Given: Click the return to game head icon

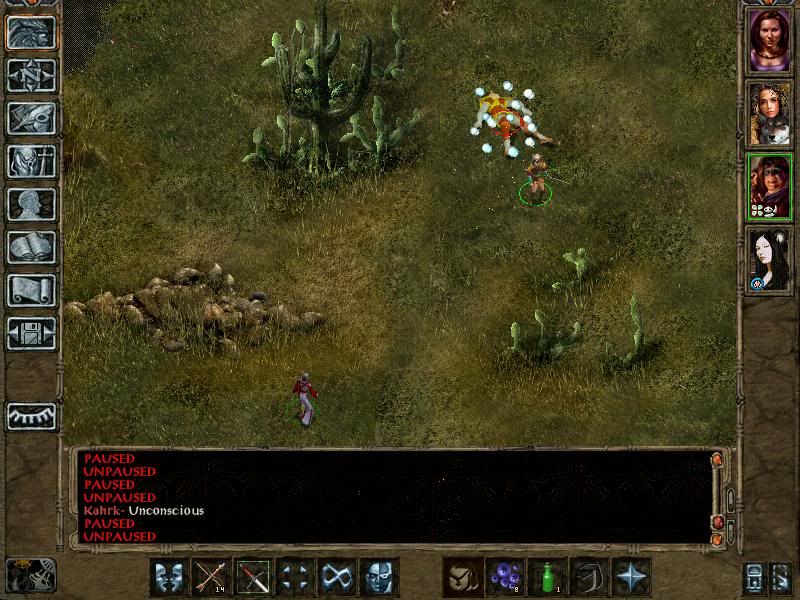Looking at the screenshot, I should tap(31, 32).
